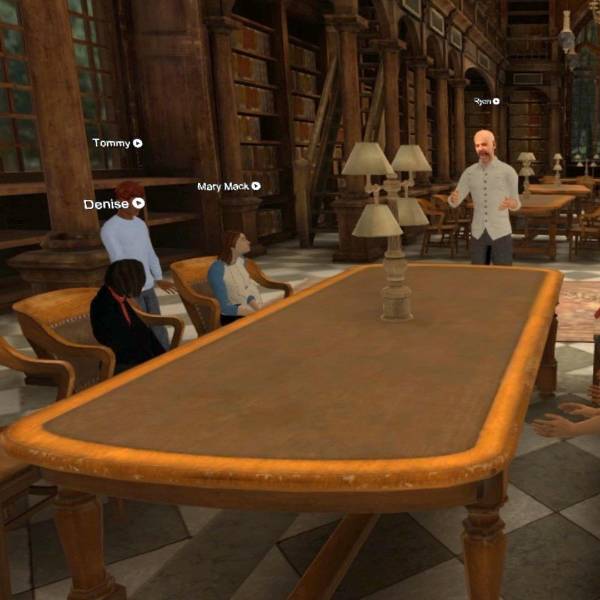Click the Denise player label
The height and width of the screenshot is (600, 600).
113,203
